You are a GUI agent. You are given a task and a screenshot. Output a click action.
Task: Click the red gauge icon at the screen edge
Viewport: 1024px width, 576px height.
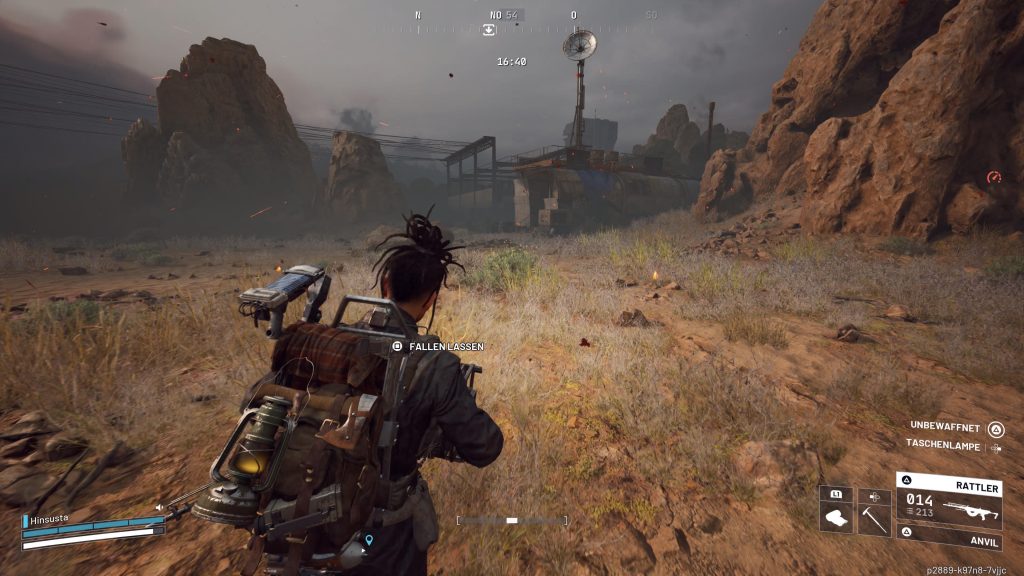(993, 177)
